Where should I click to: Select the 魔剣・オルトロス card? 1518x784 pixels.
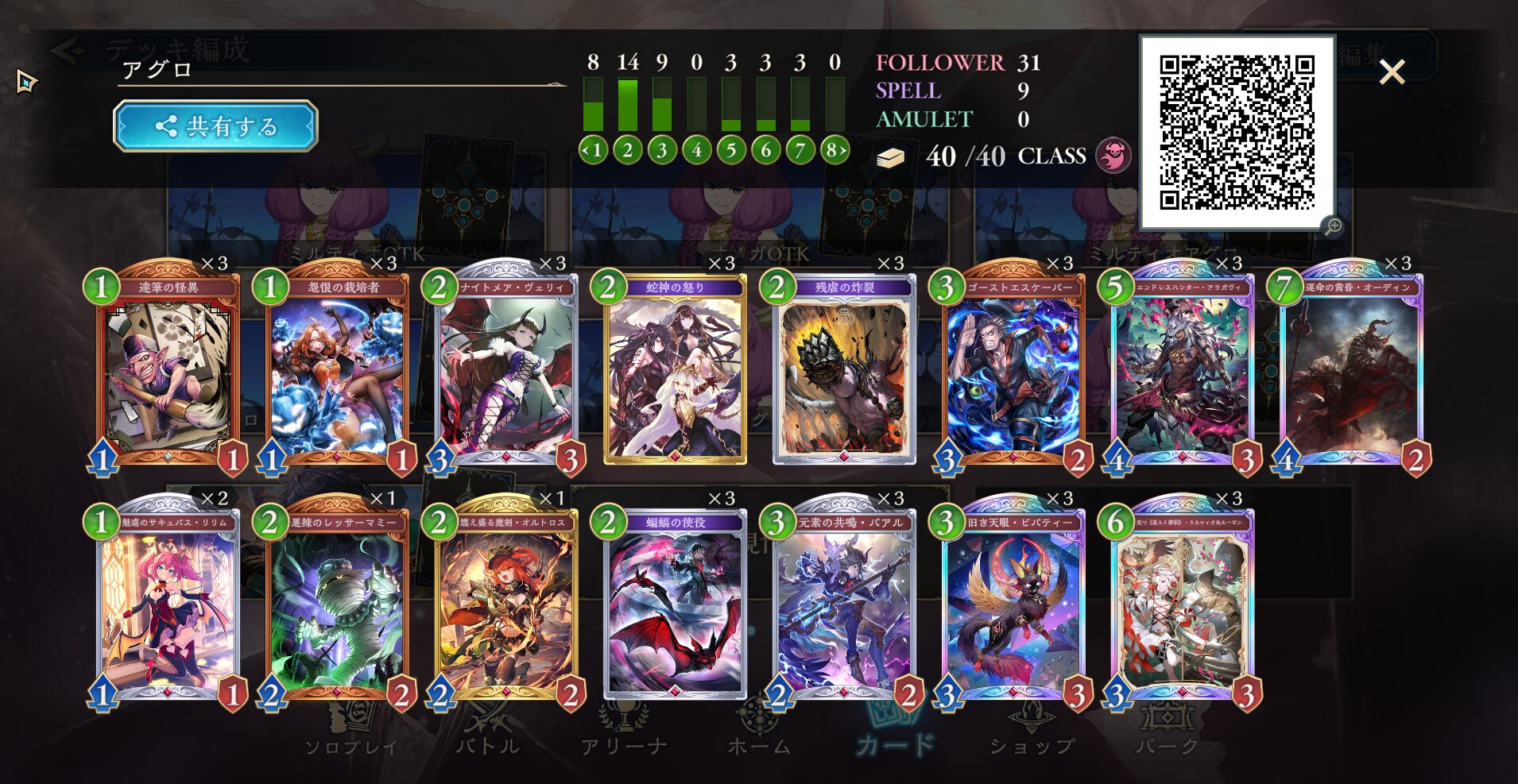pyautogui.click(x=506, y=605)
